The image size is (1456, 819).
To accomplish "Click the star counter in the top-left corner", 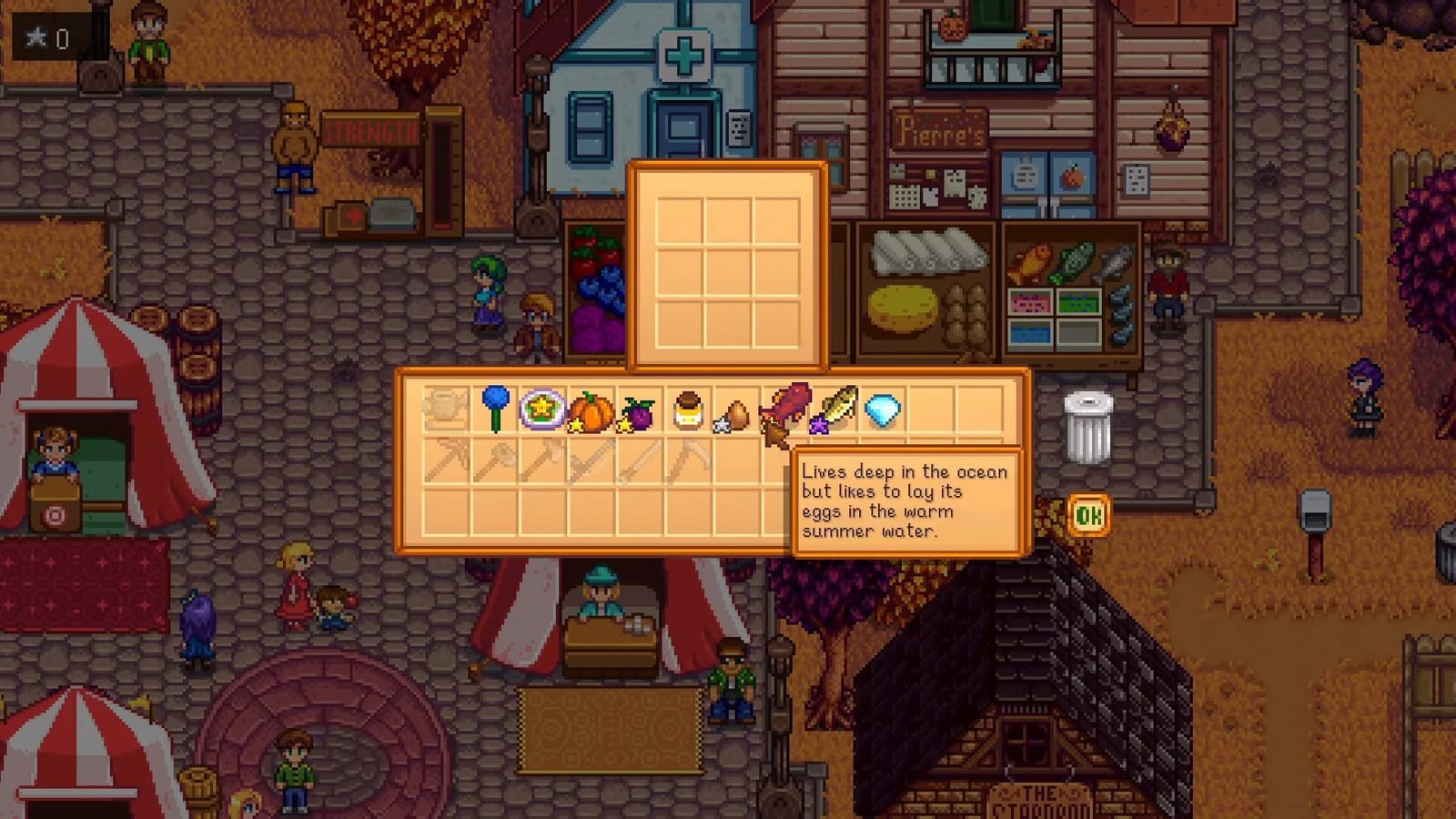I will tap(45, 38).
